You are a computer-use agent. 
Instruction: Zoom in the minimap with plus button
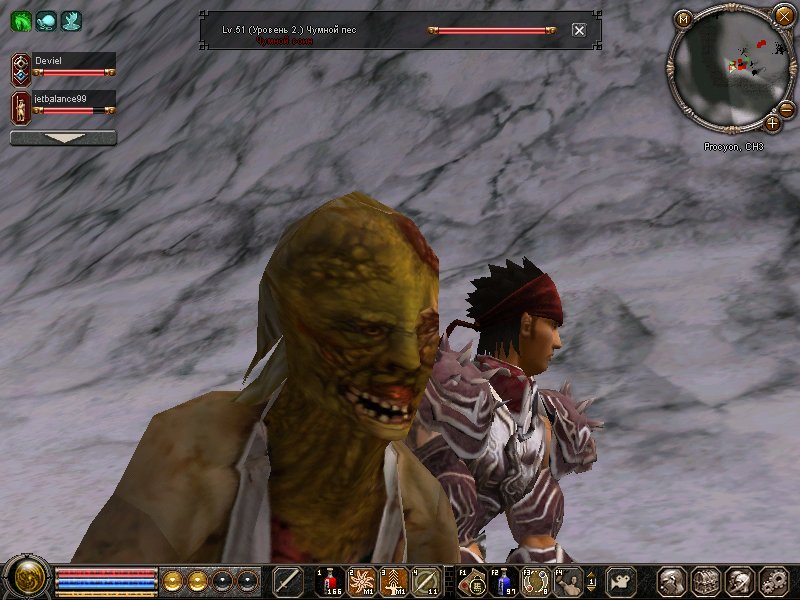click(x=772, y=124)
